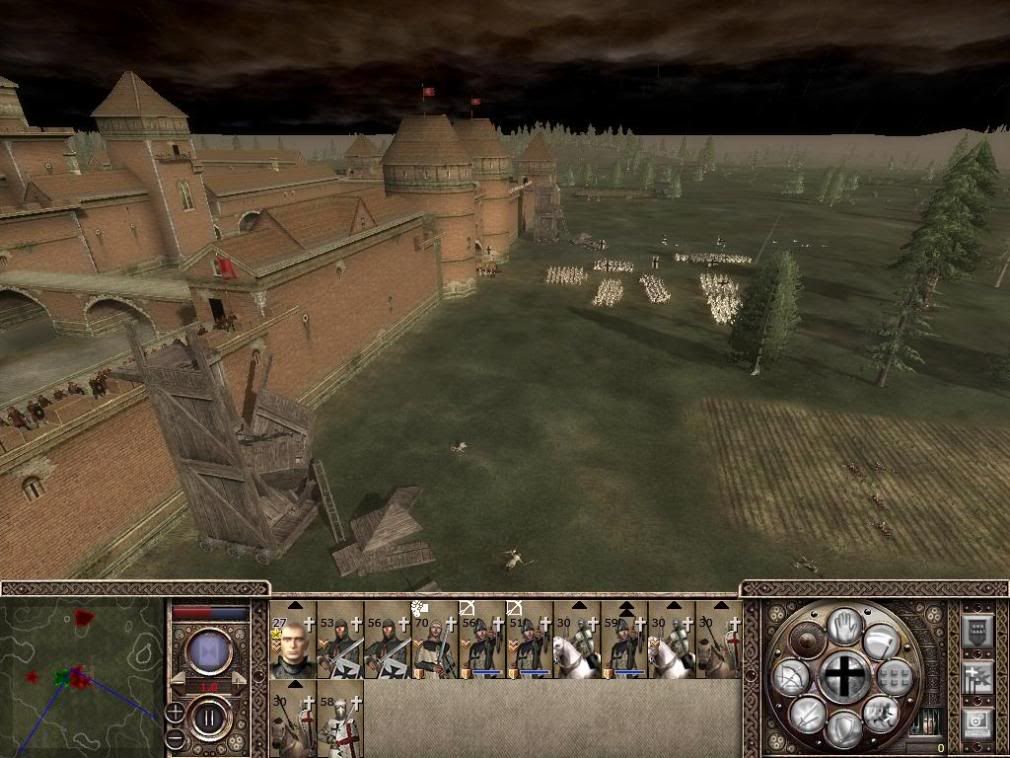Toggle run mode running figures button
This screenshot has height=758, width=1010.
(x=881, y=713)
